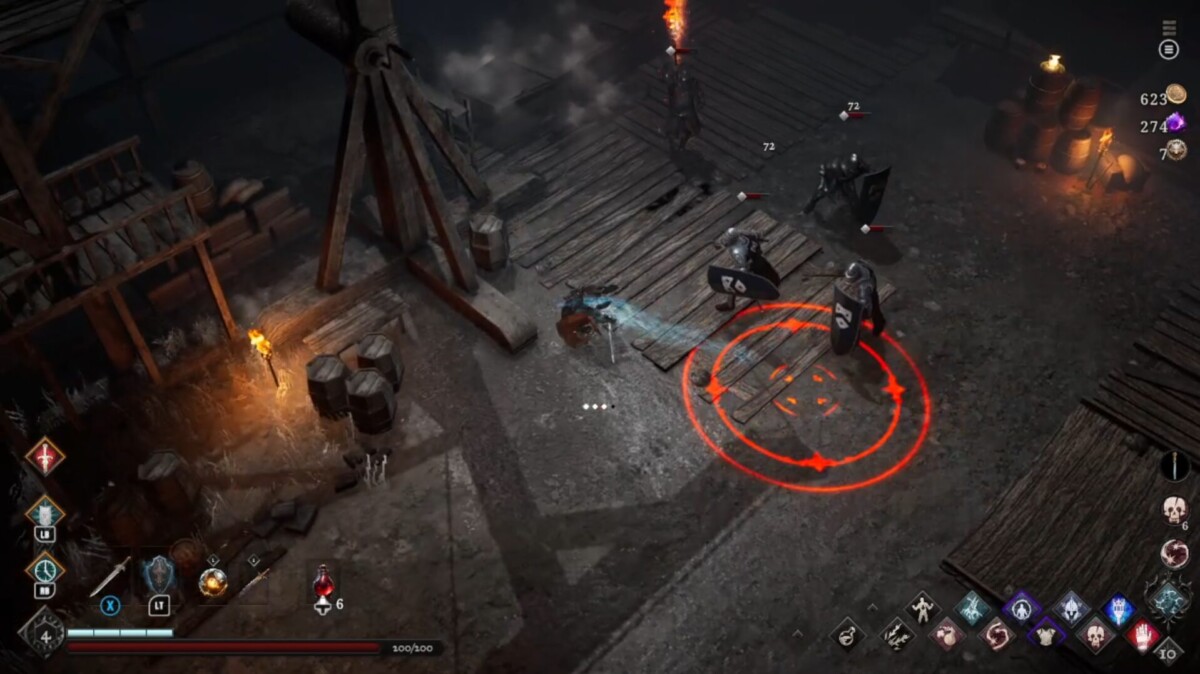
Task: Click the round skull icon with count 6
Action: pyautogui.click(x=1174, y=509)
